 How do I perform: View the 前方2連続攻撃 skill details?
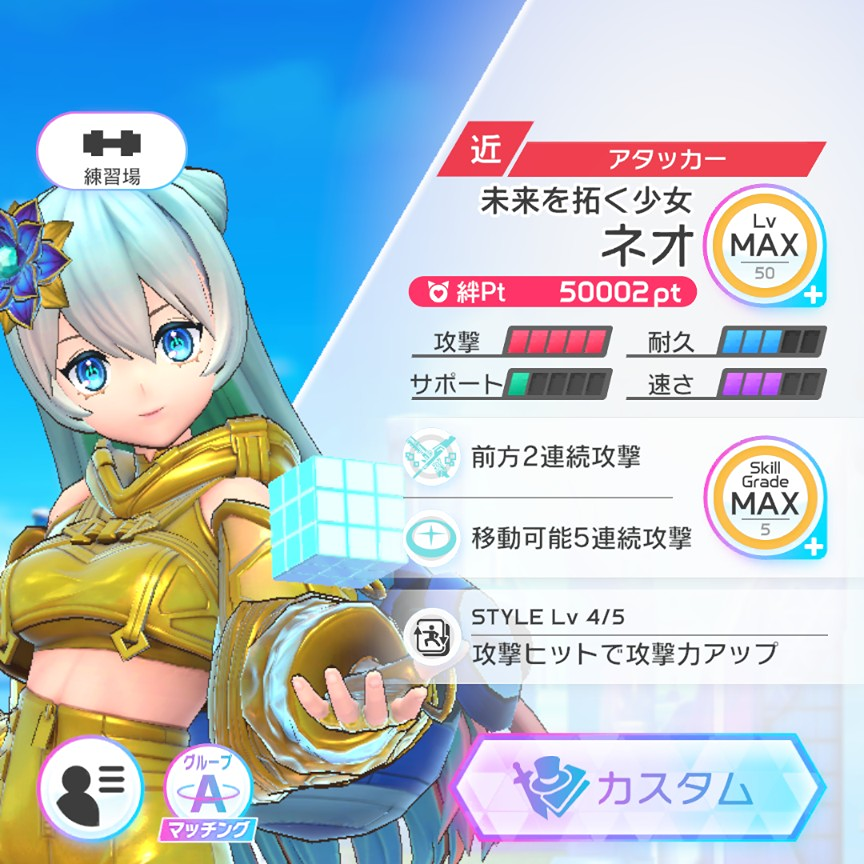point(555,457)
